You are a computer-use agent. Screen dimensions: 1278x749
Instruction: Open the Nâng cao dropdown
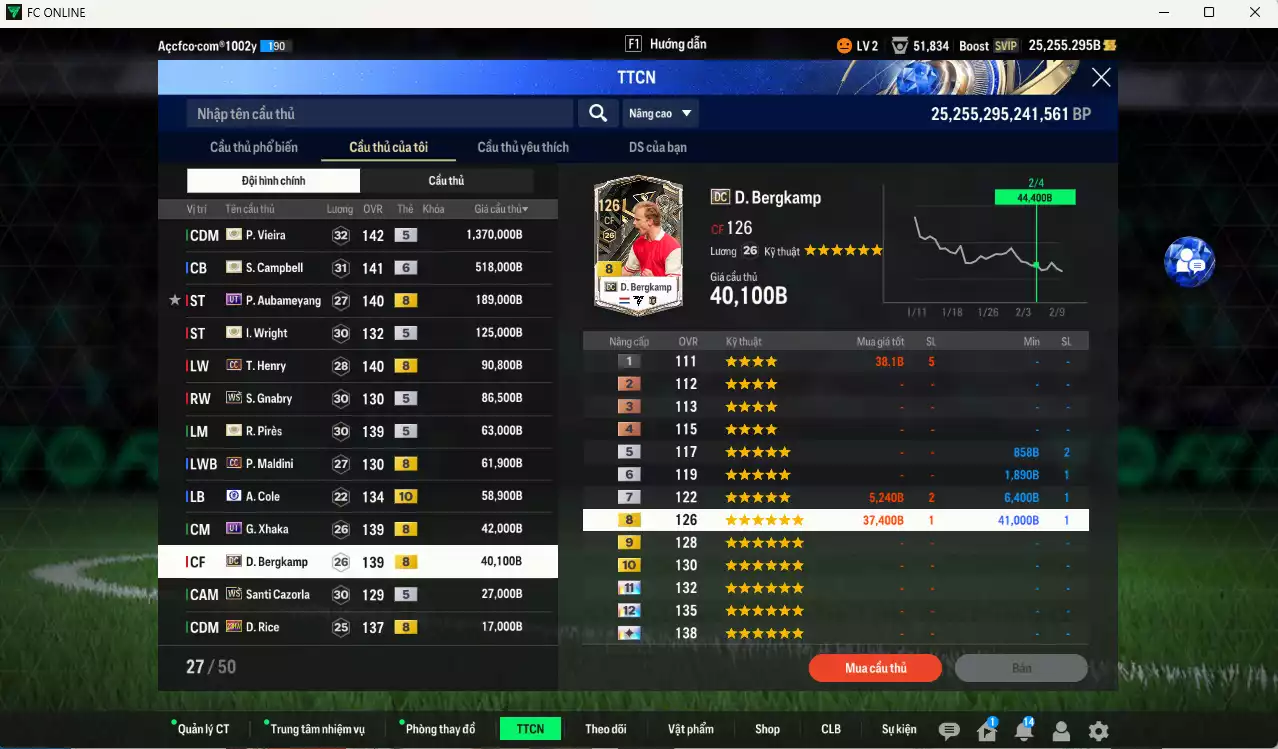(x=661, y=114)
